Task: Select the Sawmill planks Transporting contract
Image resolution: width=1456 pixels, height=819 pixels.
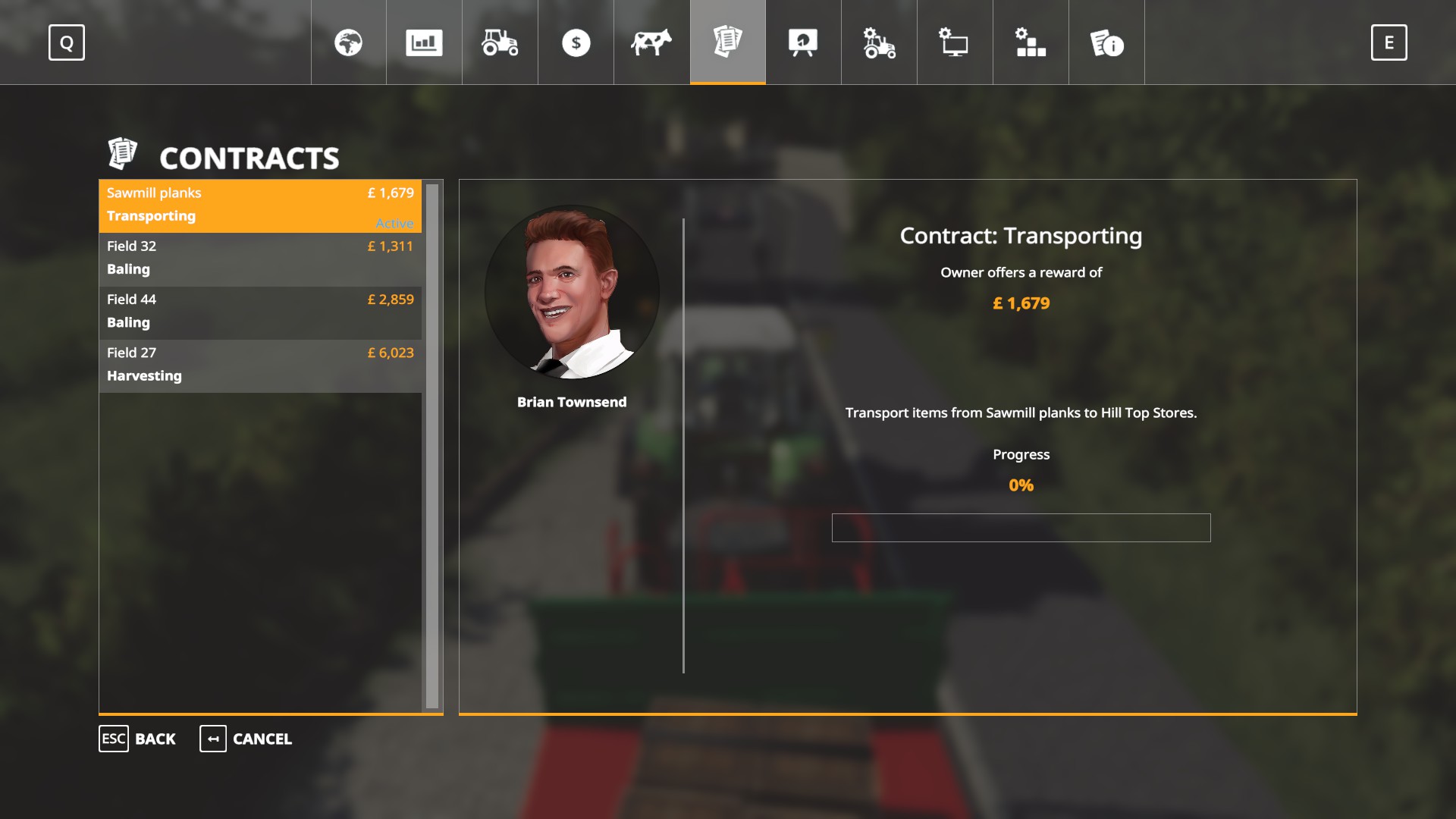Action: pyautogui.click(x=260, y=206)
